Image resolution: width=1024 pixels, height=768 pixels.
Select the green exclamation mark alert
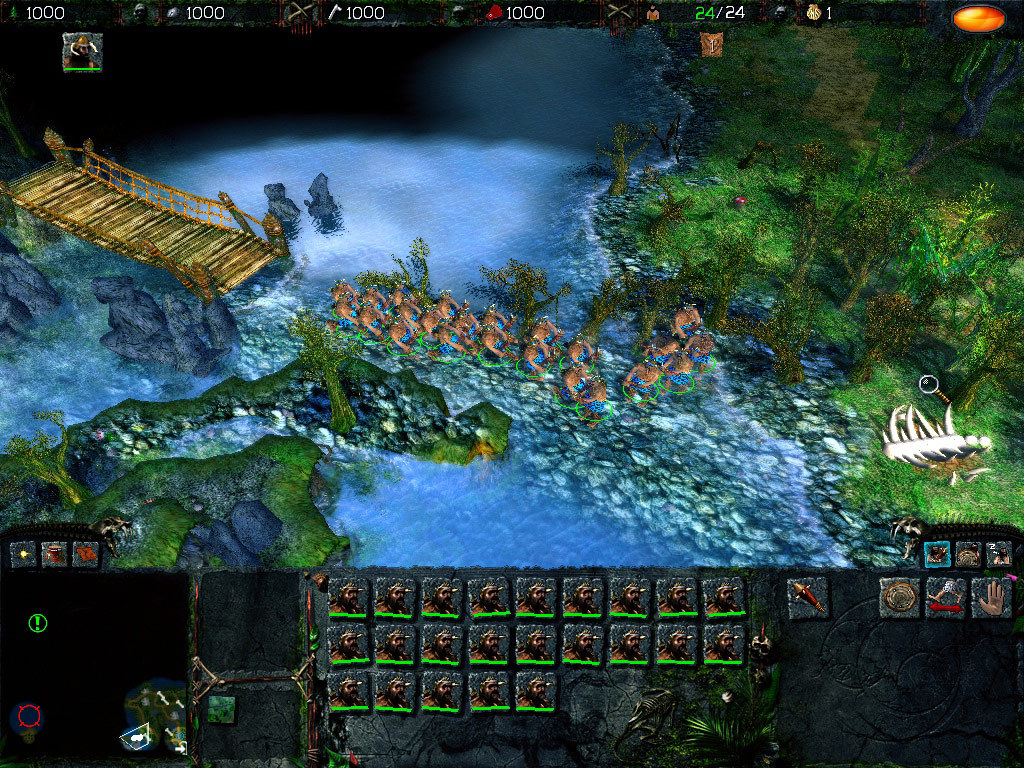(x=38, y=623)
